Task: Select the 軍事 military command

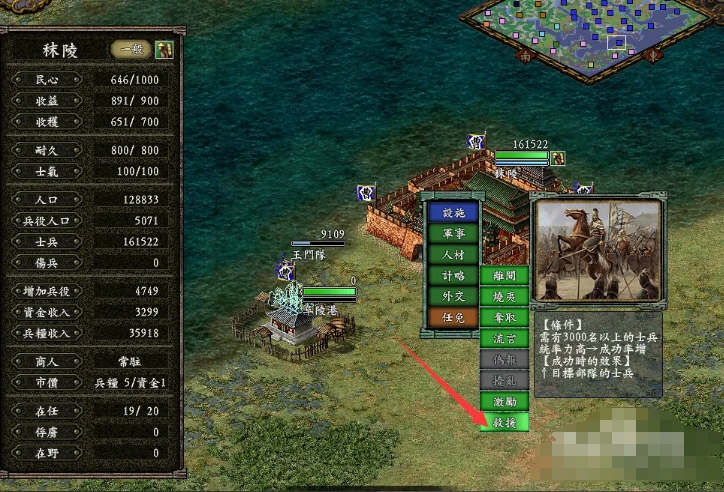Action: (453, 233)
